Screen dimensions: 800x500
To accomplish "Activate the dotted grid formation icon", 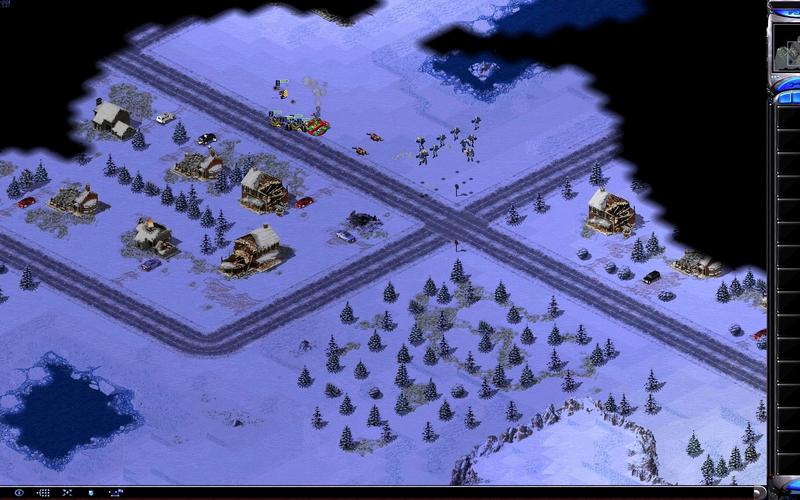I will click(x=44, y=492).
